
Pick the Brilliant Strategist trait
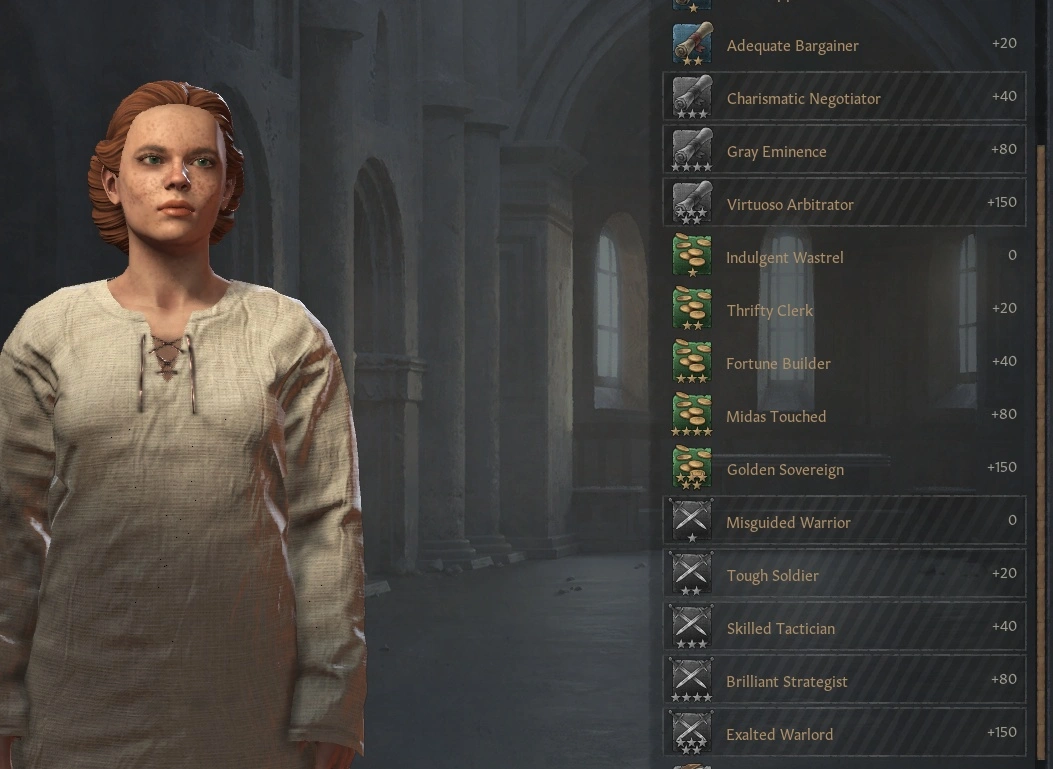(844, 681)
